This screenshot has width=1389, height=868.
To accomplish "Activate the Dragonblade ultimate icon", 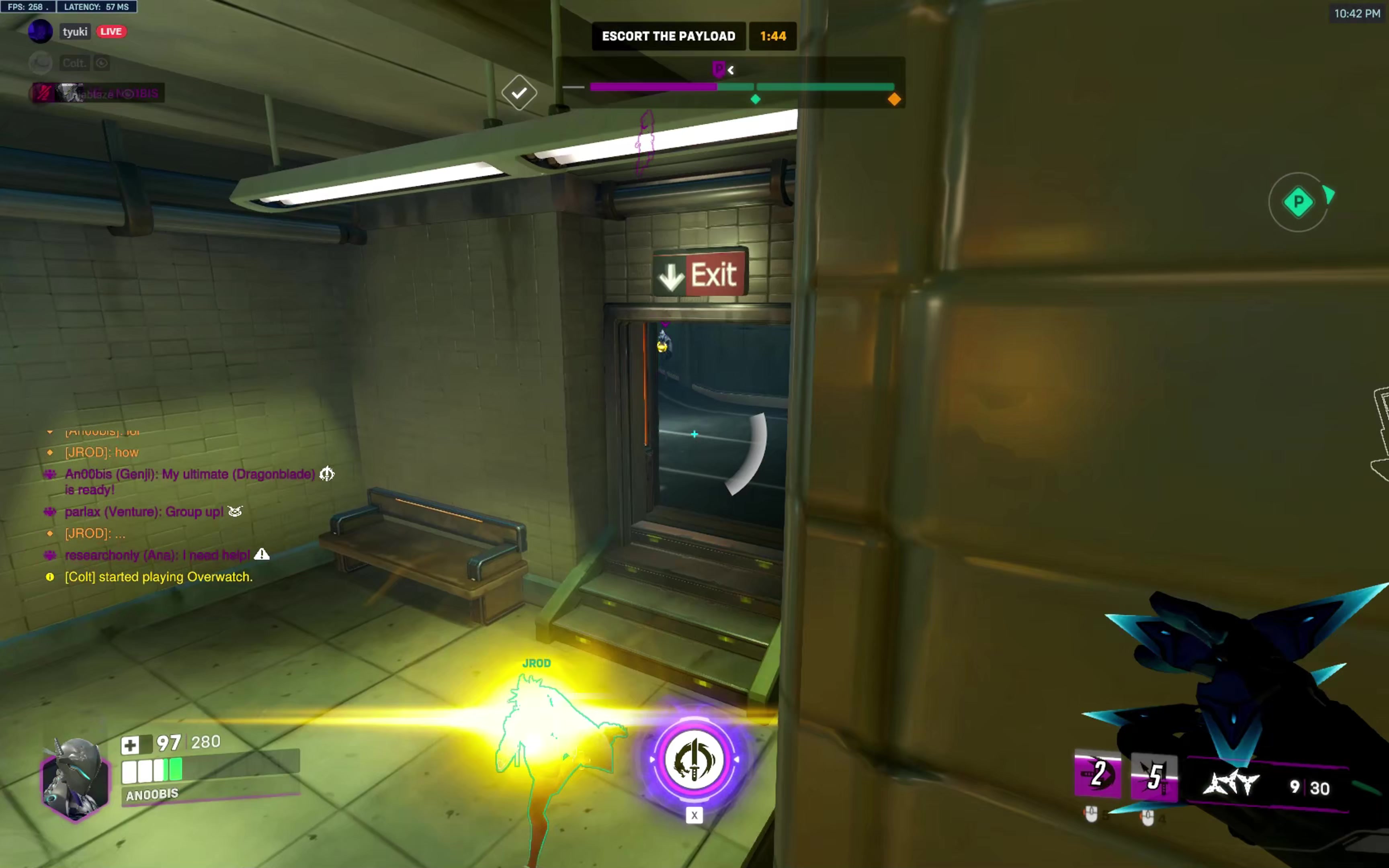I will (x=694, y=759).
